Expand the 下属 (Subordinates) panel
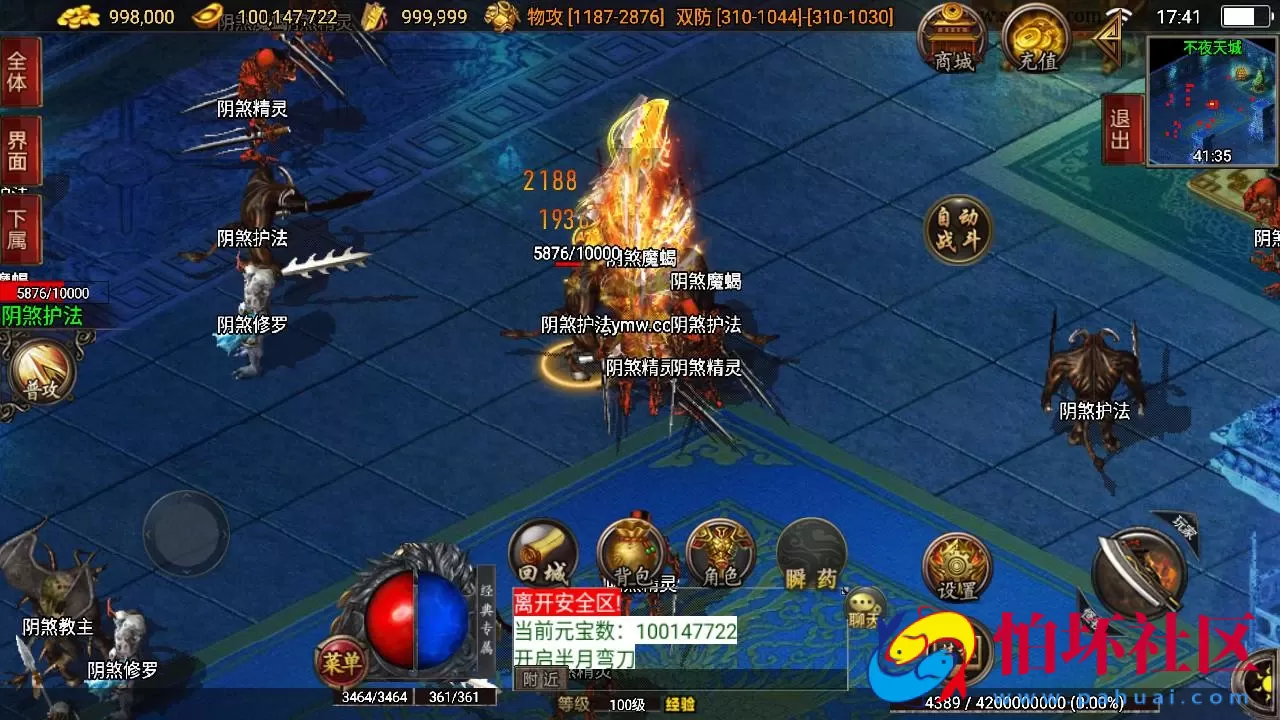The height and width of the screenshot is (720, 1280). pyautogui.click(x=20, y=228)
